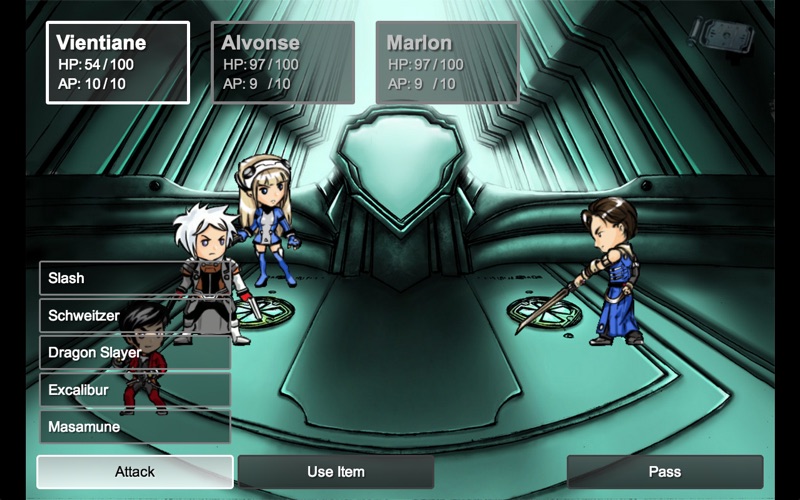Select Marlon's character panel
Viewport: 800px width, 500px height.
pyautogui.click(x=447, y=63)
